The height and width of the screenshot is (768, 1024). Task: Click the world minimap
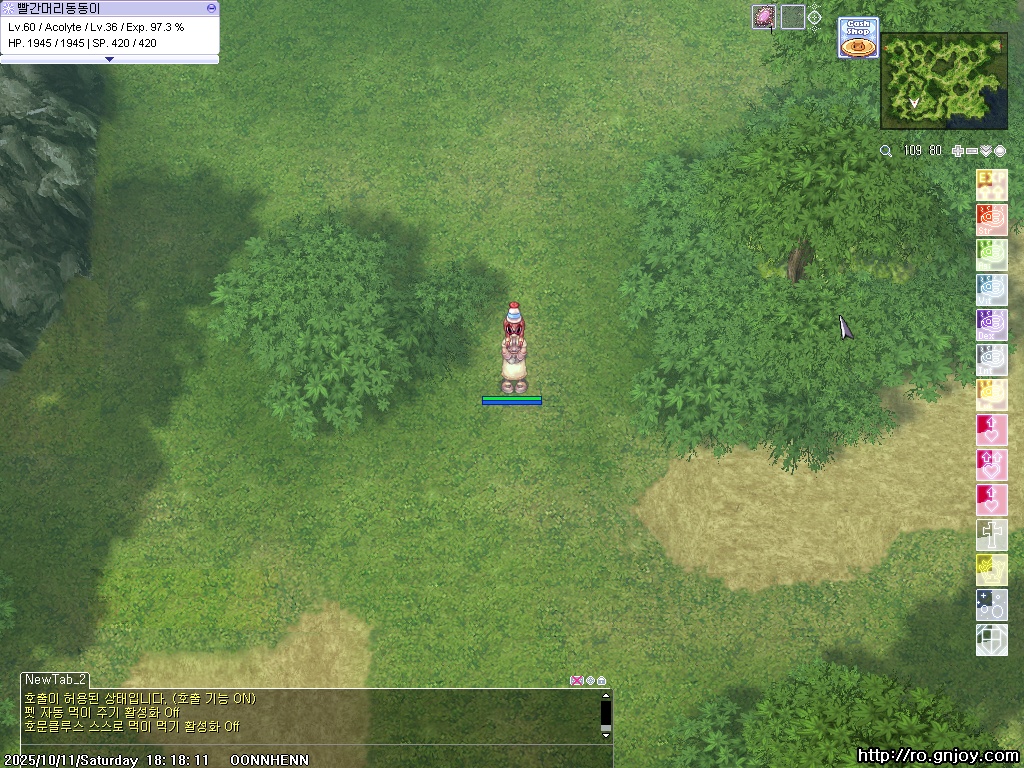[x=943, y=81]
